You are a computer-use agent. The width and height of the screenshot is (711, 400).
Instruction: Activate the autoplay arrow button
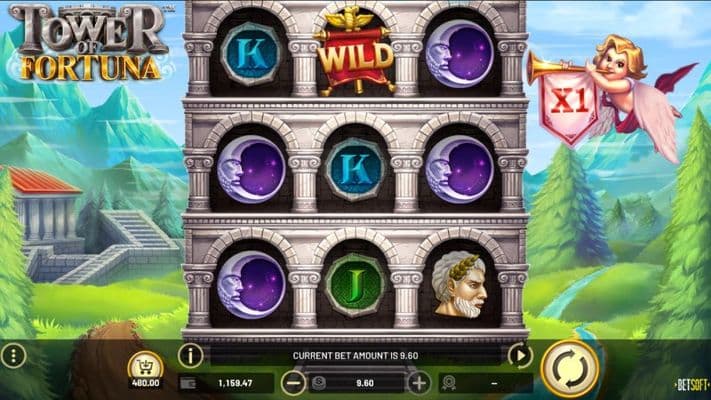(520, 354)
